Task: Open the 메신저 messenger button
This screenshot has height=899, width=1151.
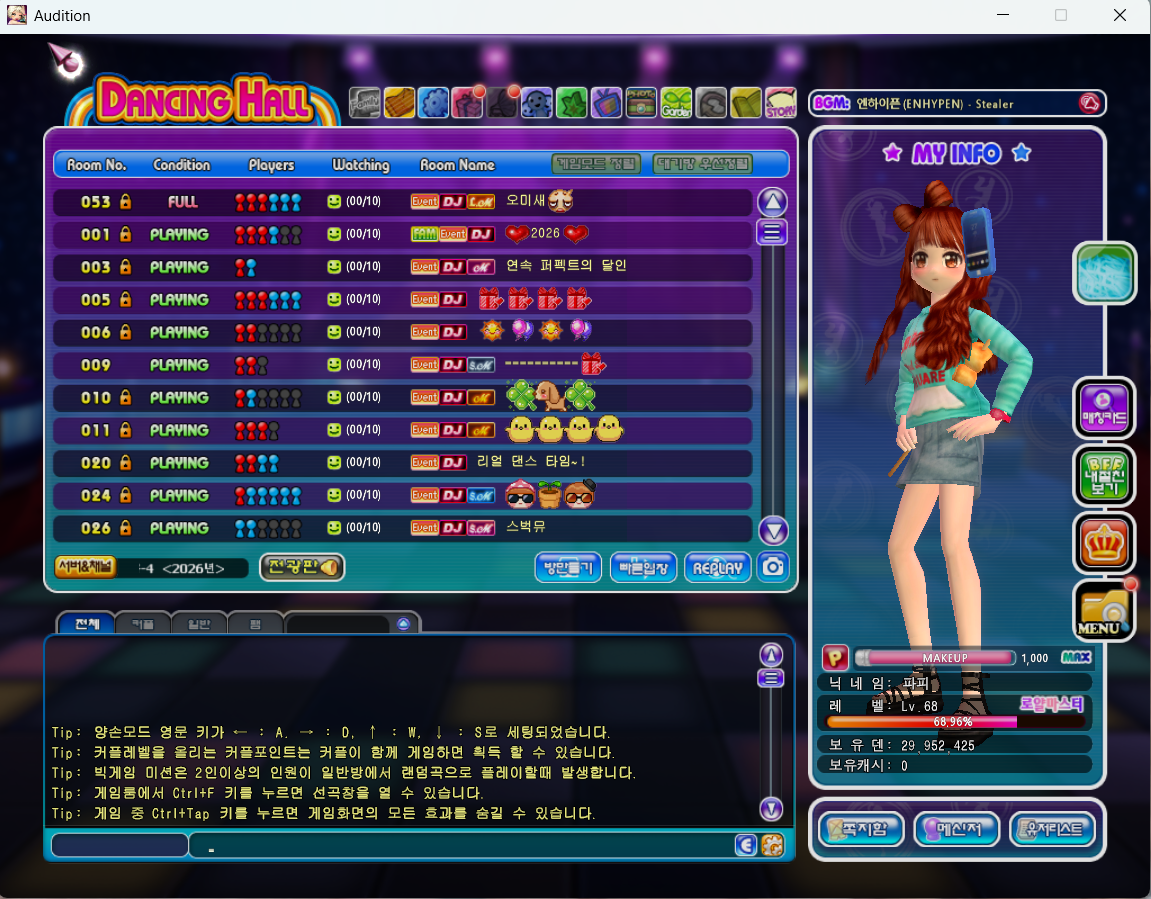Action: 957,829
